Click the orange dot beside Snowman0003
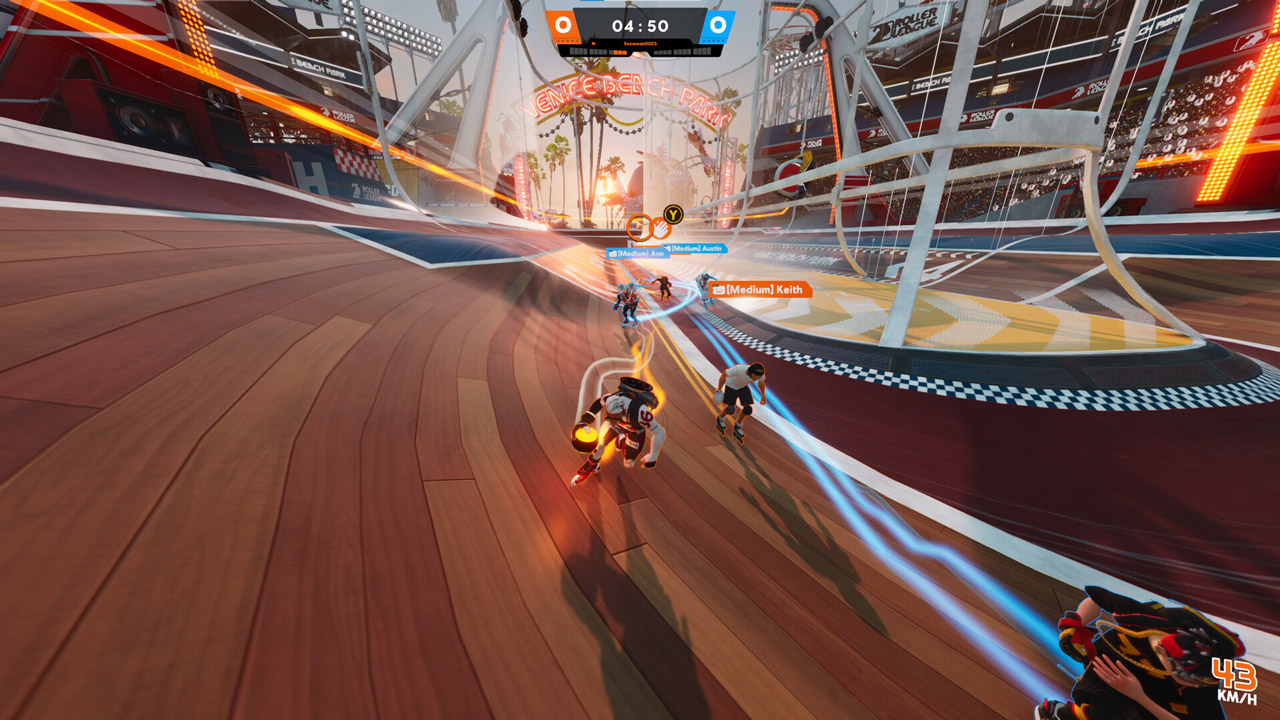Screen dimensions: 1280x720 coord(593,44)
